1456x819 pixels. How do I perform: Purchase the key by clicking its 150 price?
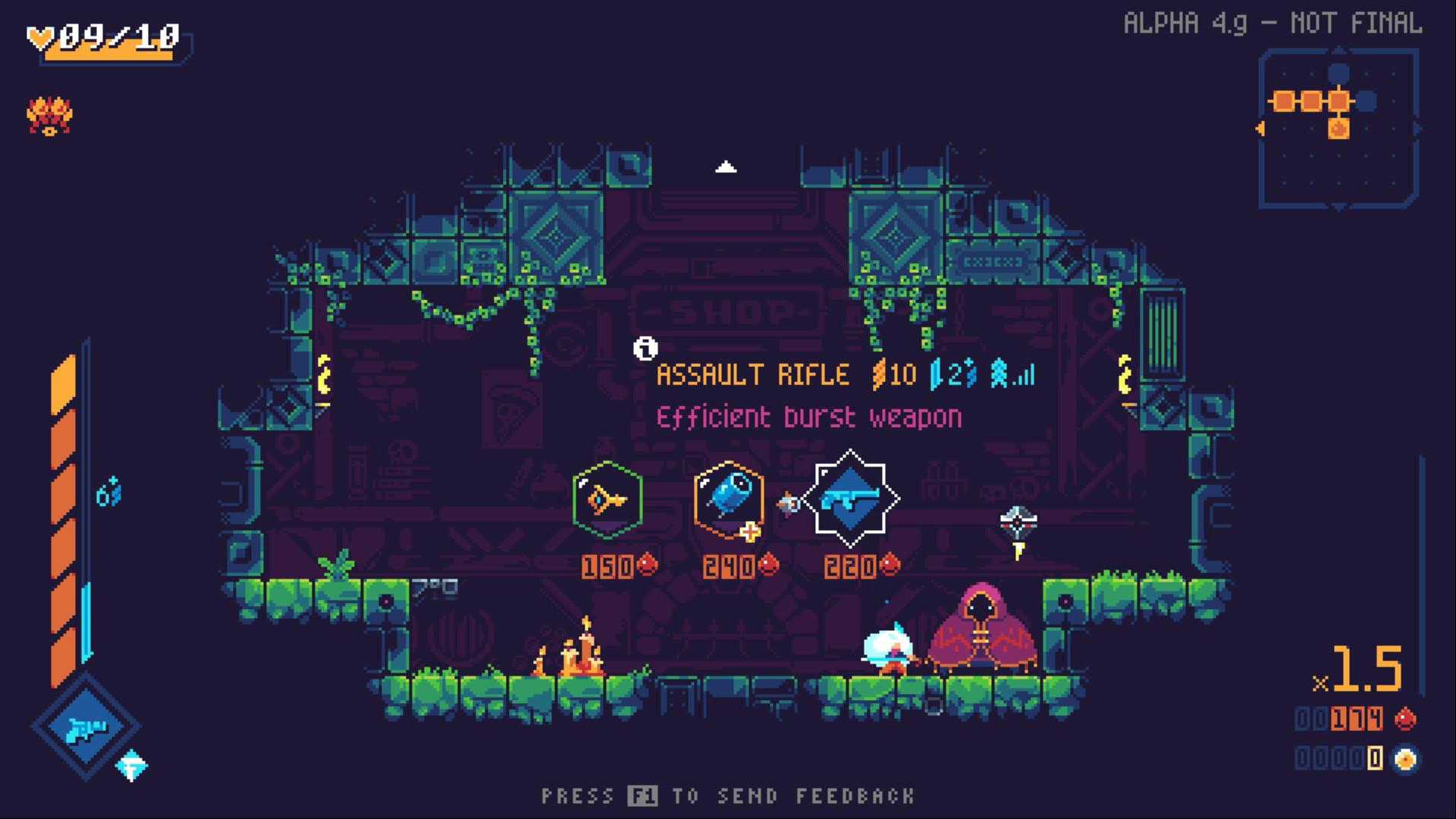coord(608,565)
